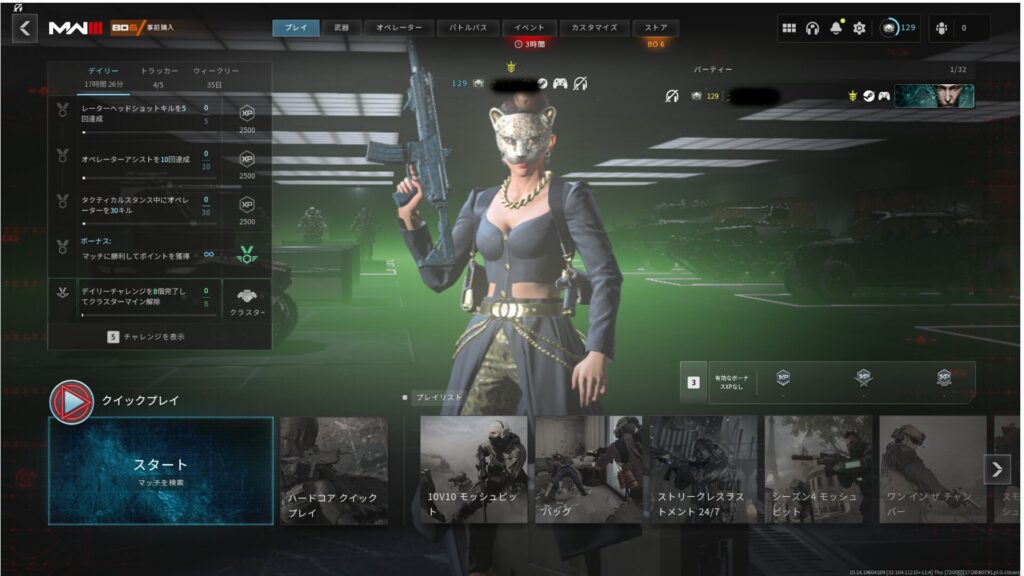
Task: Open the grid menu icon
Action: click(789, 29)
